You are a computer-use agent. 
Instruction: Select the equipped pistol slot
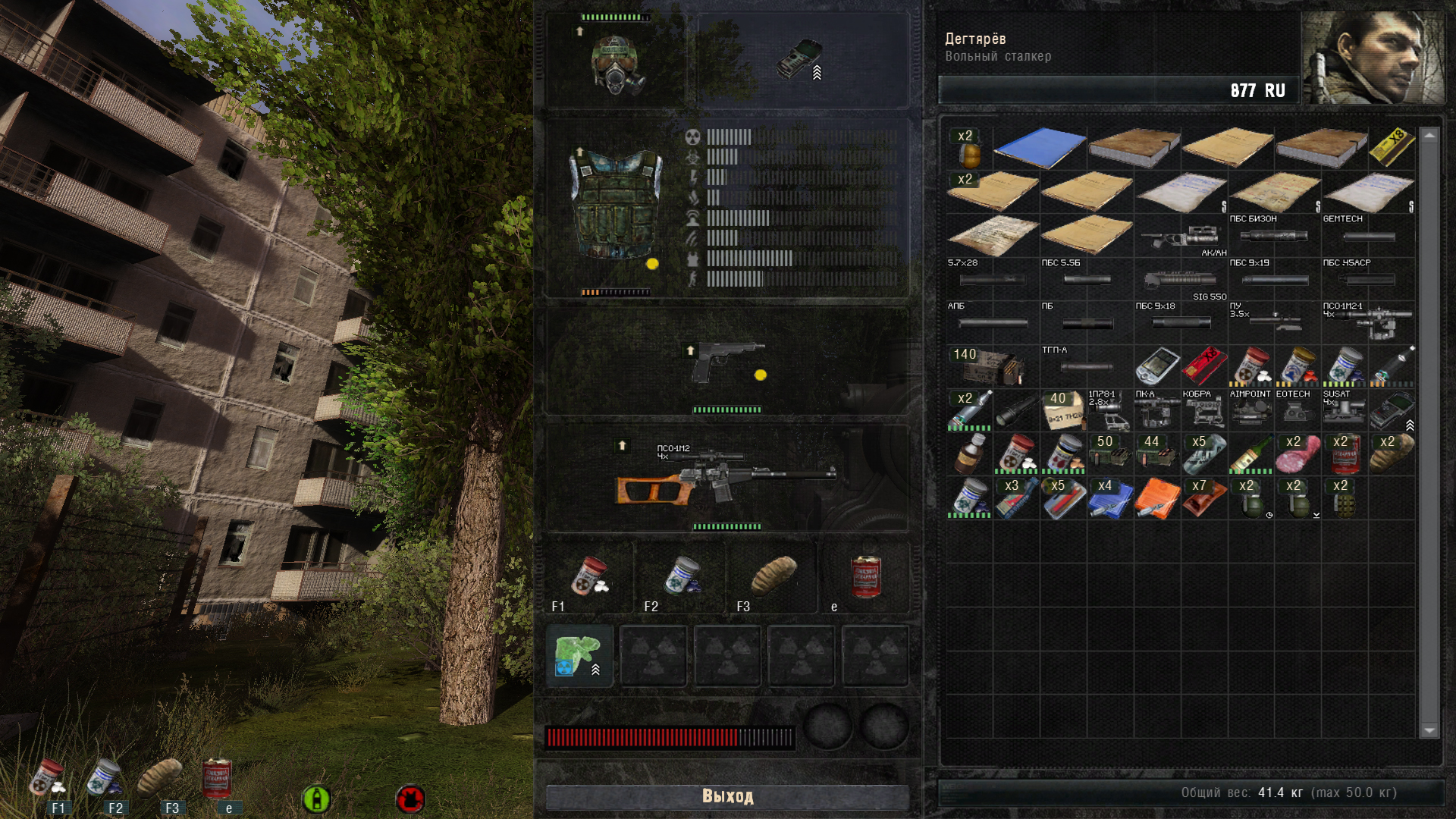(x=726, y=362)
